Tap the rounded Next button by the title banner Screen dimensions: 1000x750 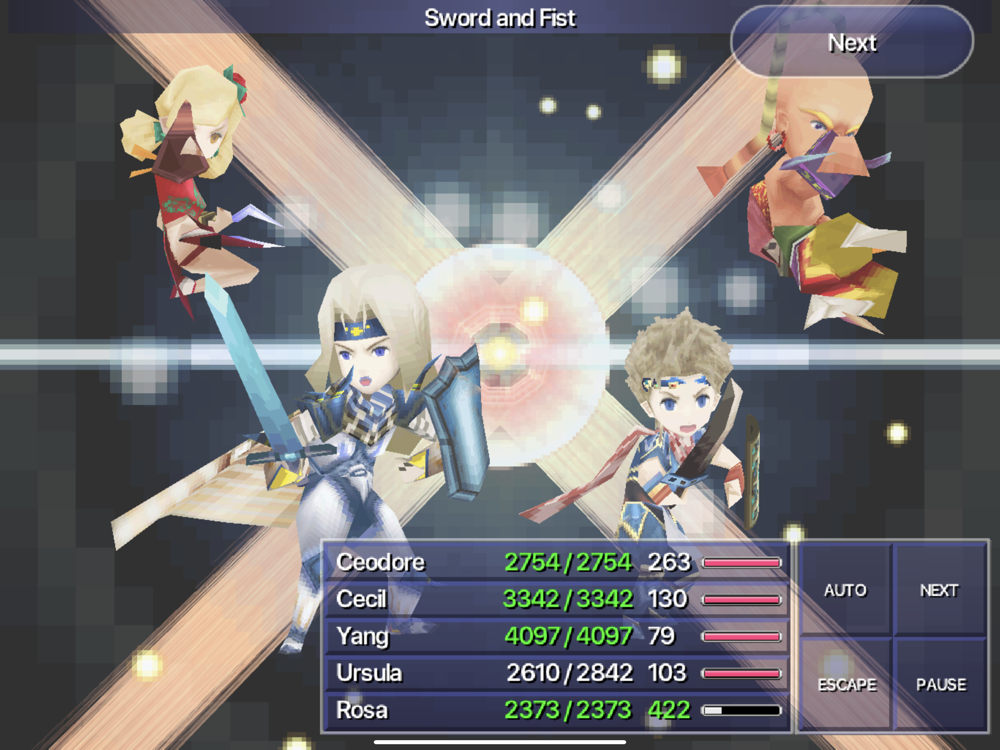852,43
